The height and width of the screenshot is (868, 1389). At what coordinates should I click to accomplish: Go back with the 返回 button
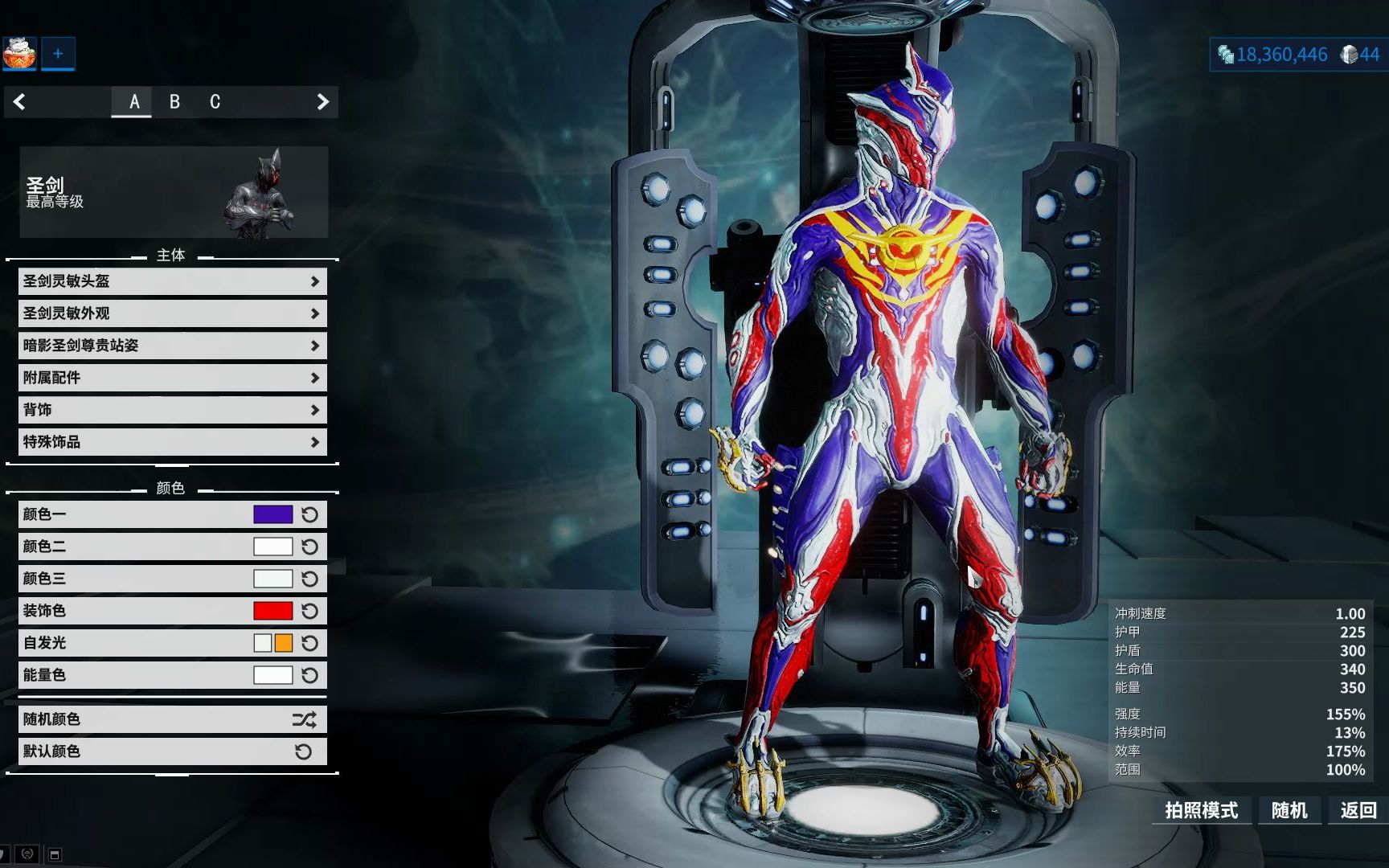click(1358, 810)
